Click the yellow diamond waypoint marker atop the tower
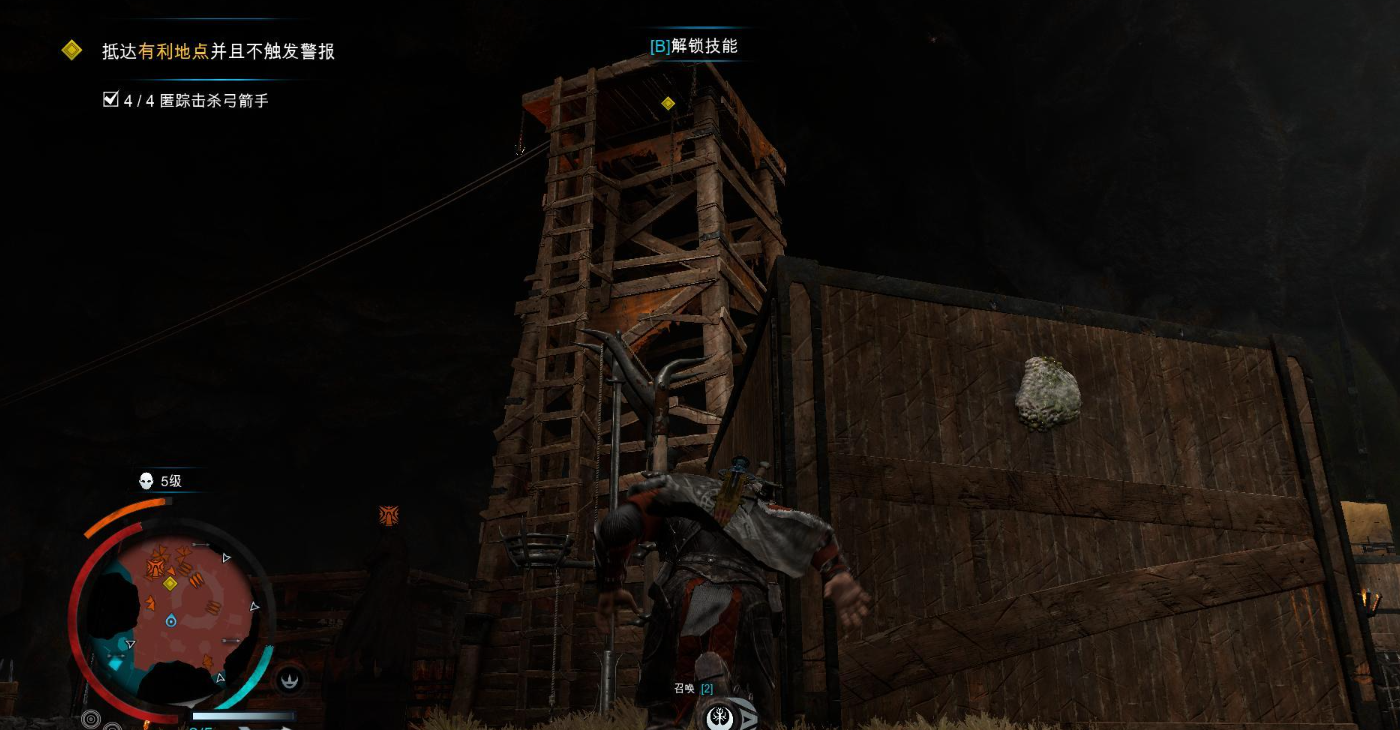1400x730 pixels. coord(668,103)
